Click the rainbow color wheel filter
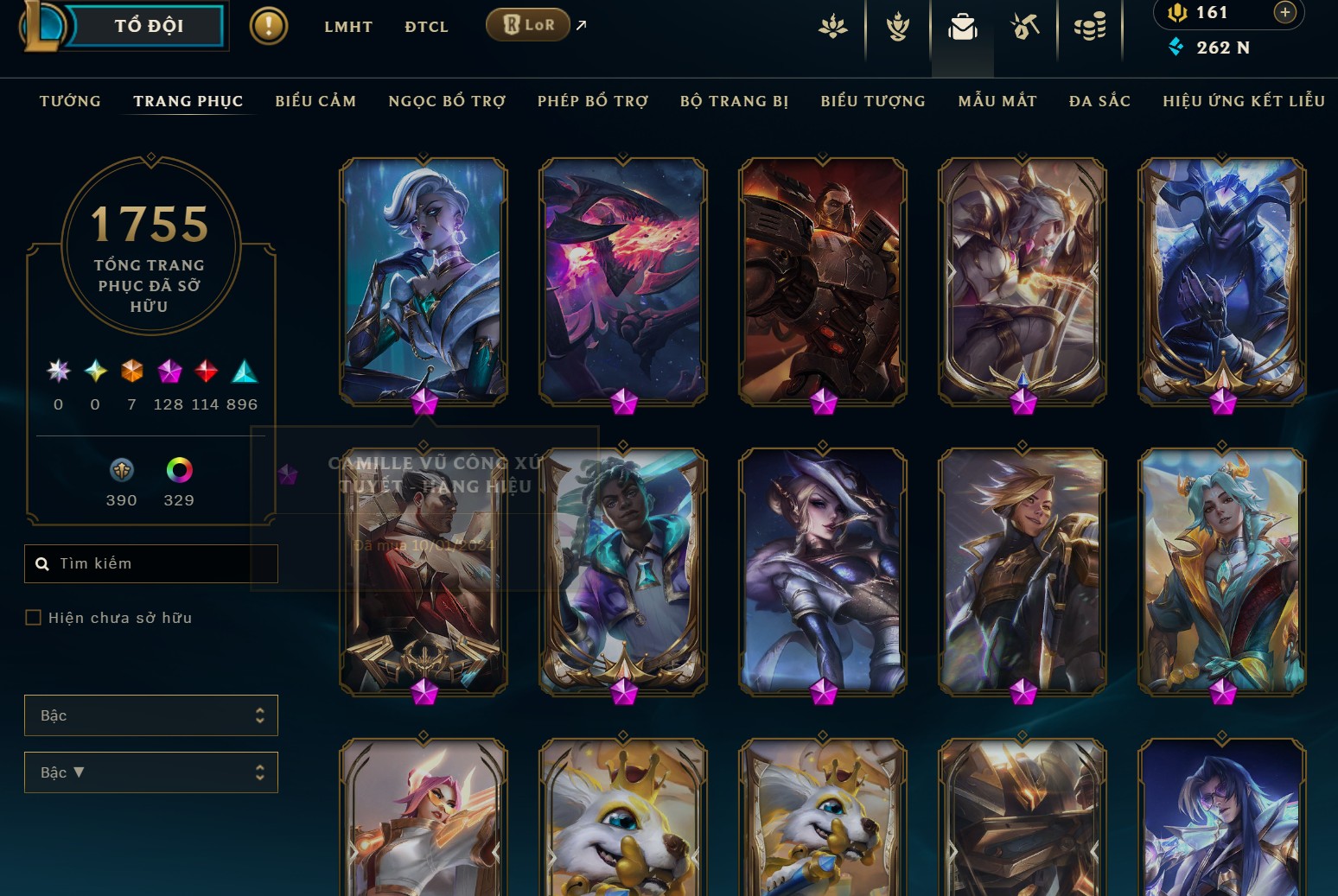 click(x=178, y=471)
